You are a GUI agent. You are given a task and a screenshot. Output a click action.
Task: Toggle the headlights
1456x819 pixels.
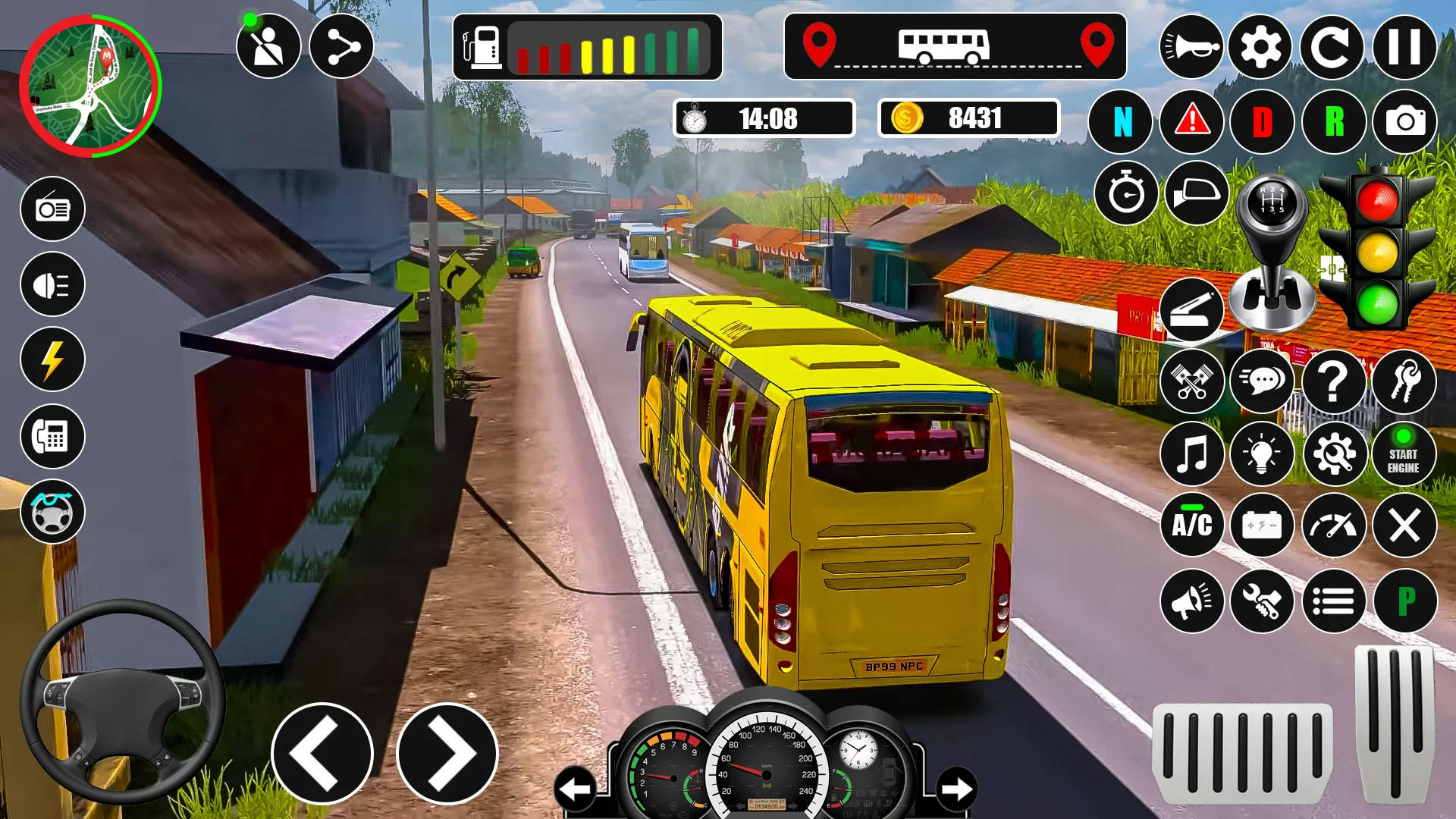pyautogui.click(x=52, y=284)
